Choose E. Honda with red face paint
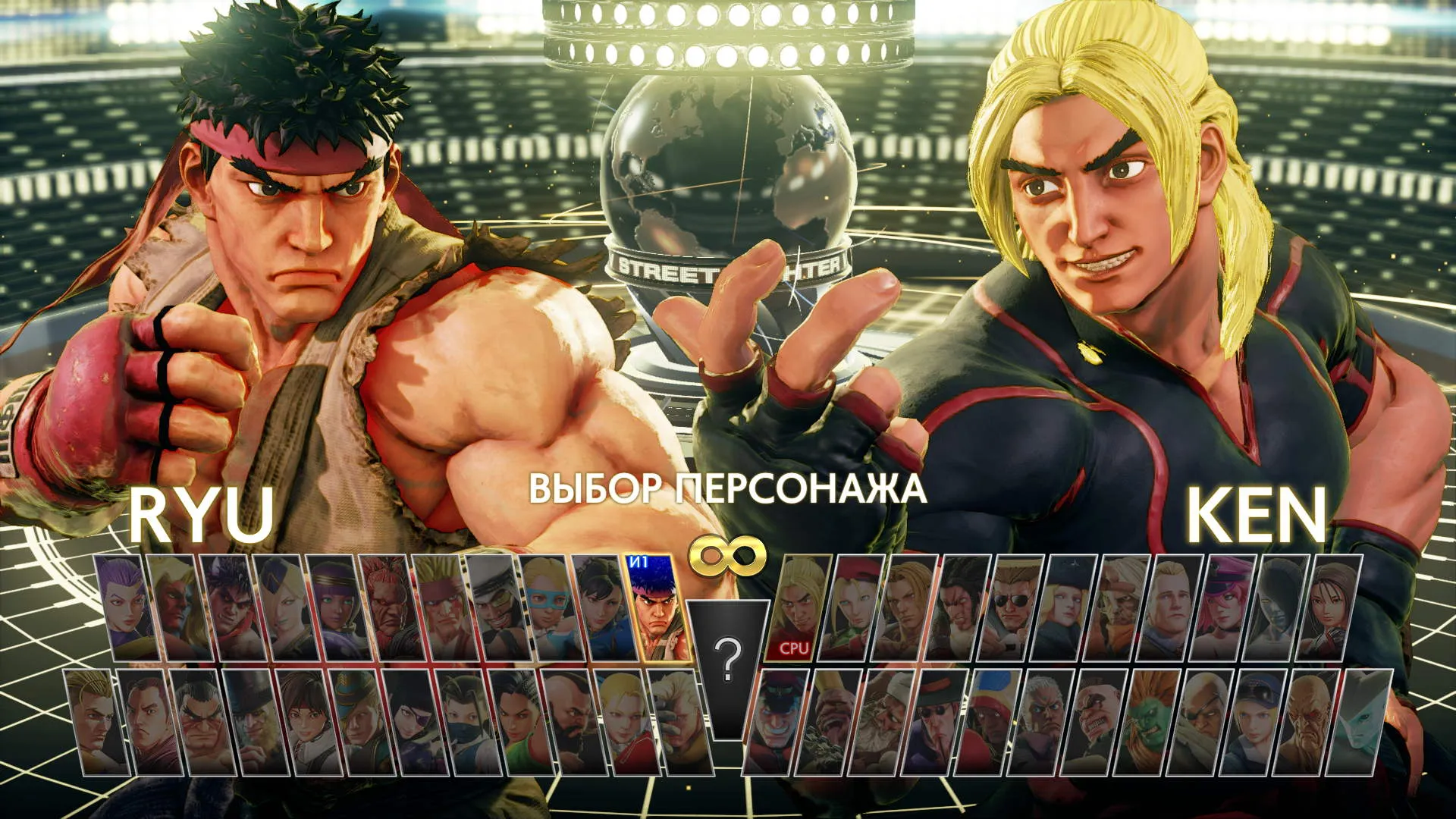The image size is (1456, 819). (203, 722)
